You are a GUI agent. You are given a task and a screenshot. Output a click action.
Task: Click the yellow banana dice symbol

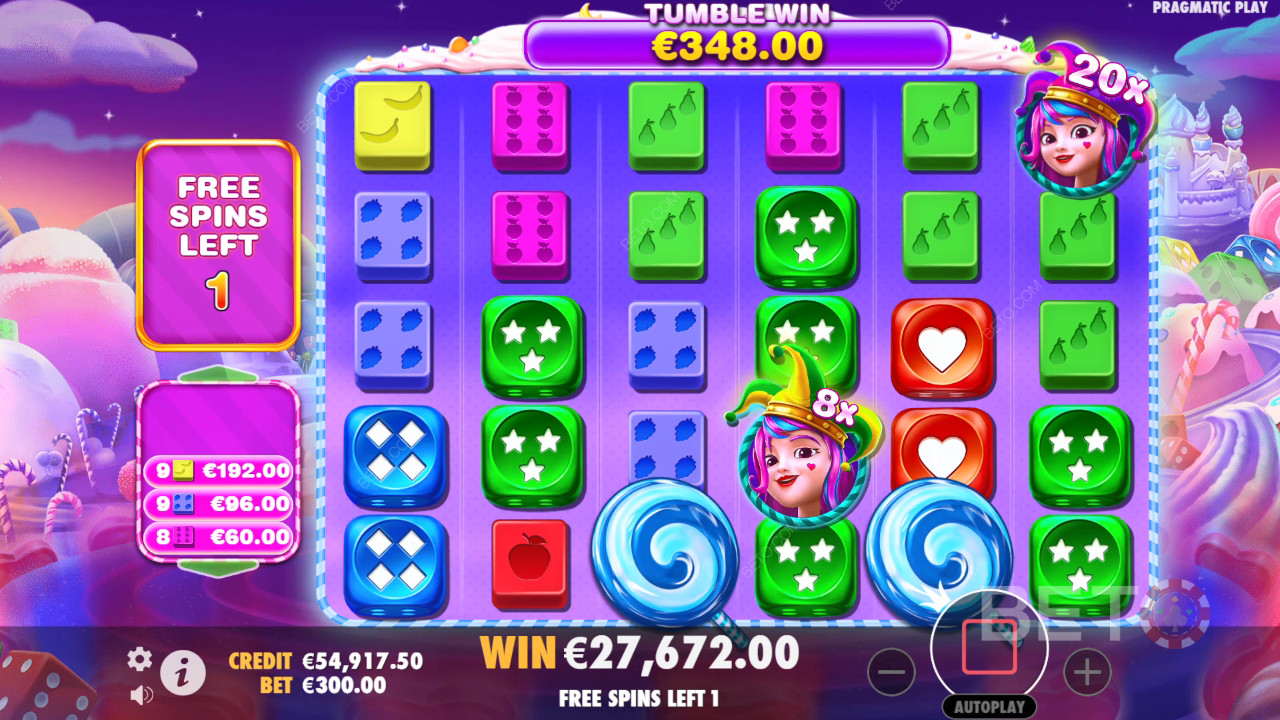pyautogui.click(x=394, y=123)
